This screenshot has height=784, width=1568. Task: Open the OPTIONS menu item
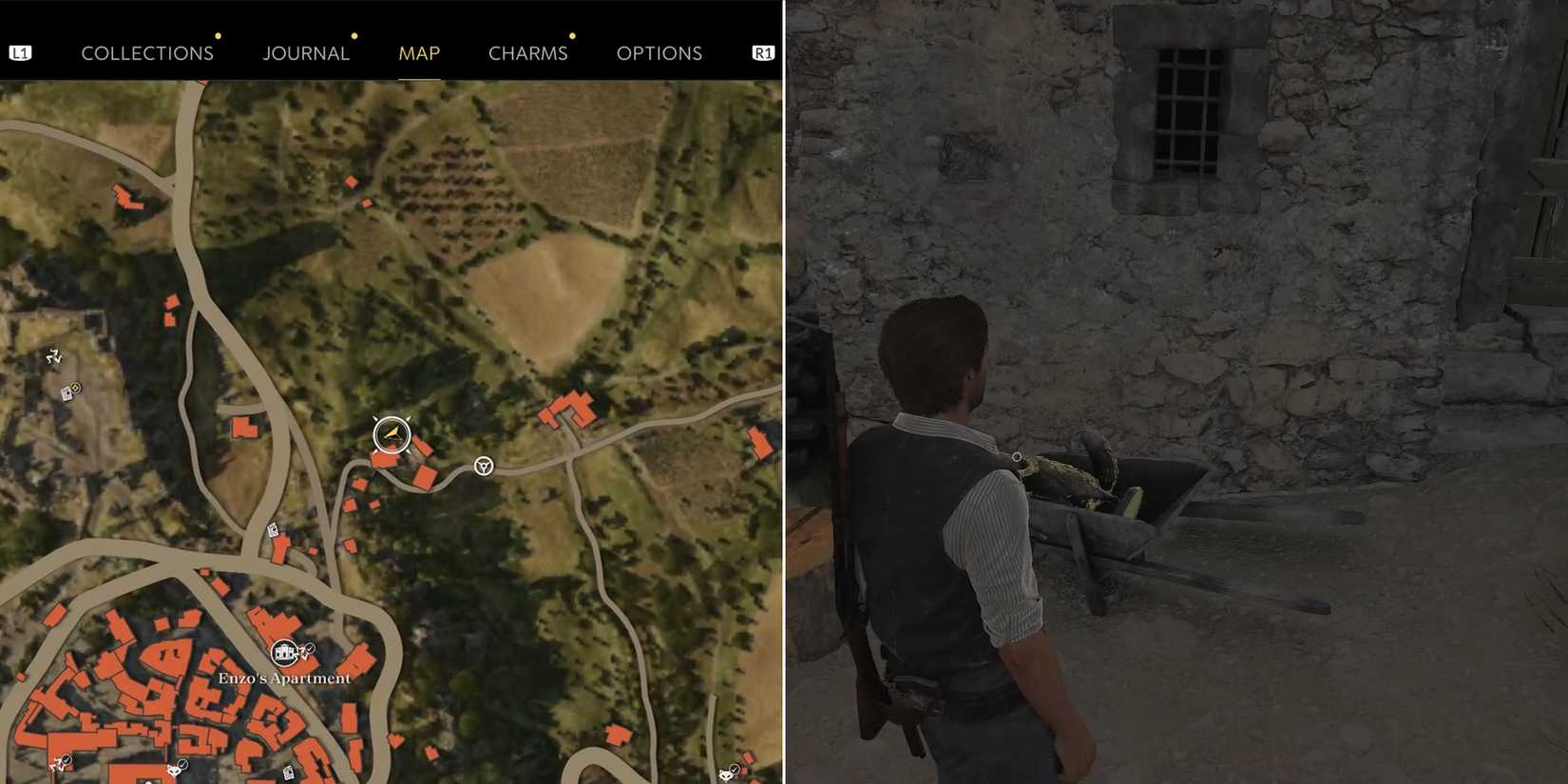click(x=660, y=53)
